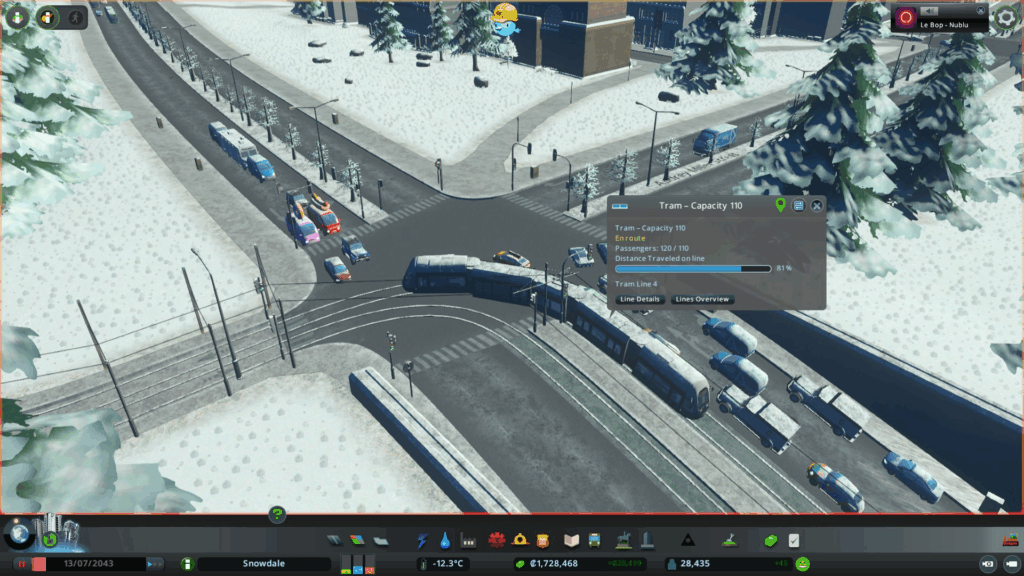Open Line Details for the tram
The height and width of the screenshot is (576, 1024).
point(640,299)
